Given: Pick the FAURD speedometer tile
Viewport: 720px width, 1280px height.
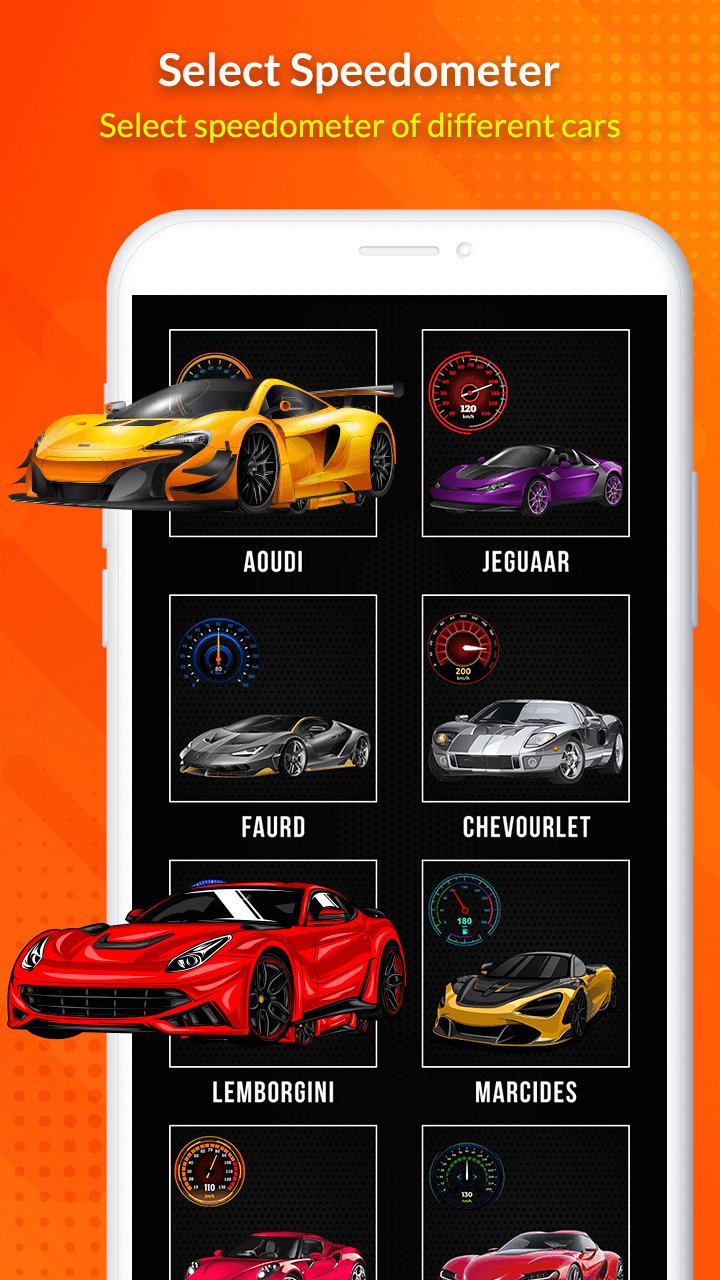Looking at the screenshot, I should point(273,698).
